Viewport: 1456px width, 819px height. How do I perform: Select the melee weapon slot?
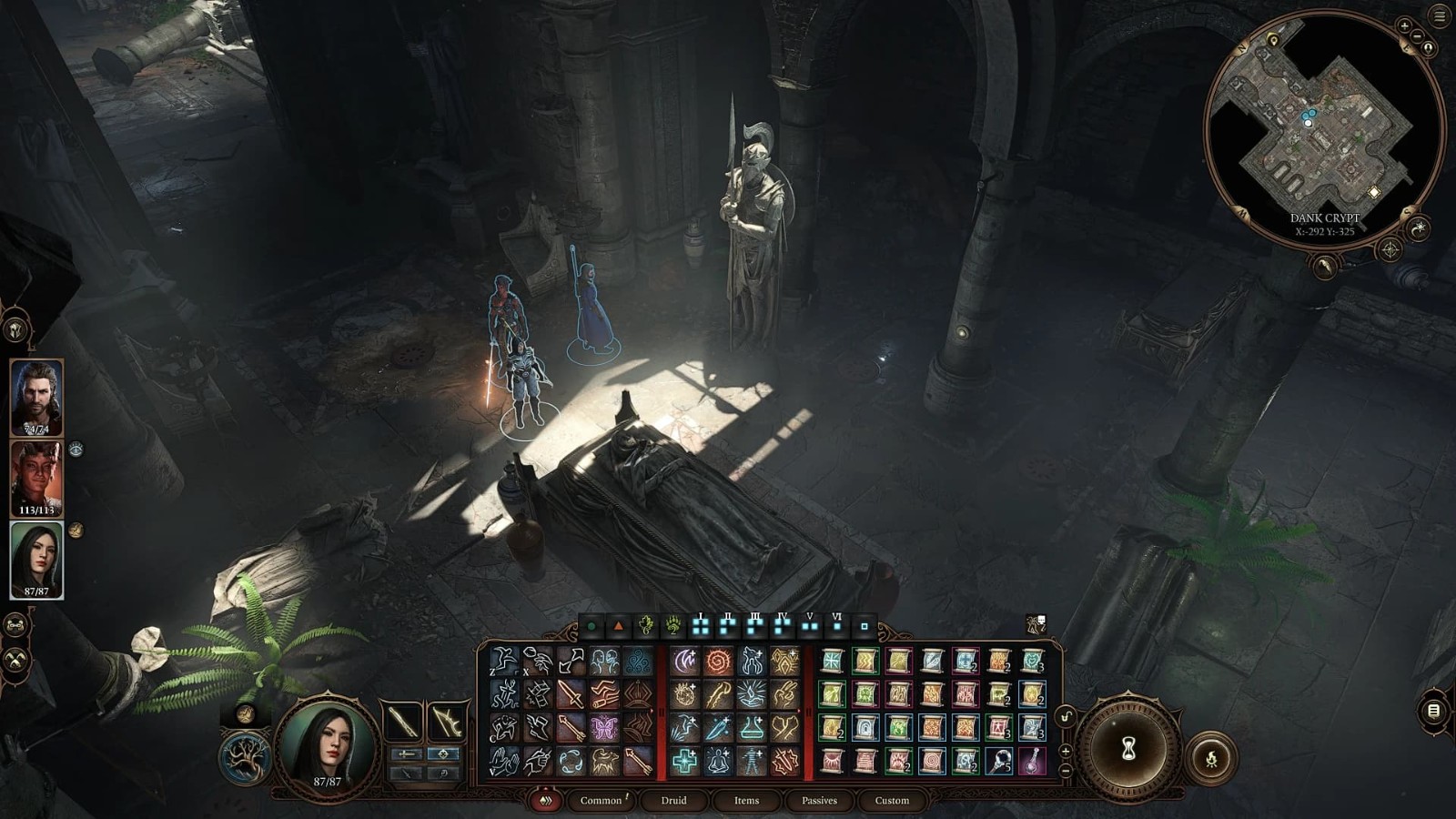tap(403, 723)
